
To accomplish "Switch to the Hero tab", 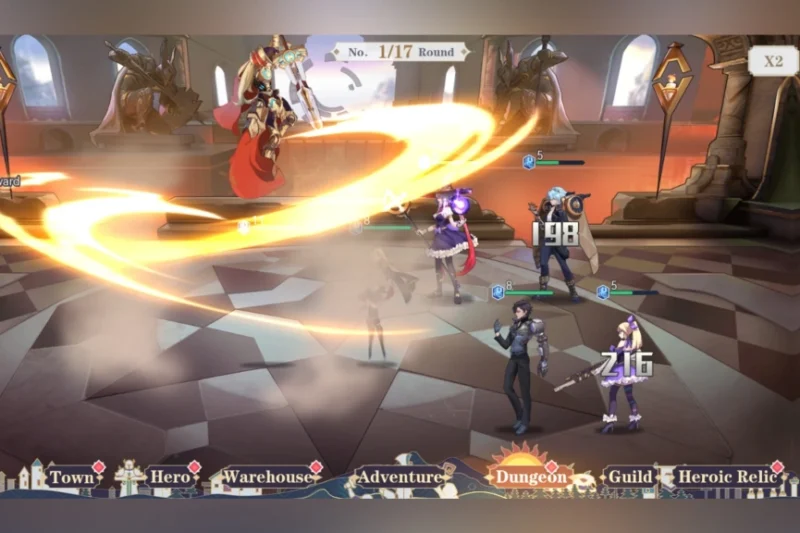I will [x=169, y=478].
